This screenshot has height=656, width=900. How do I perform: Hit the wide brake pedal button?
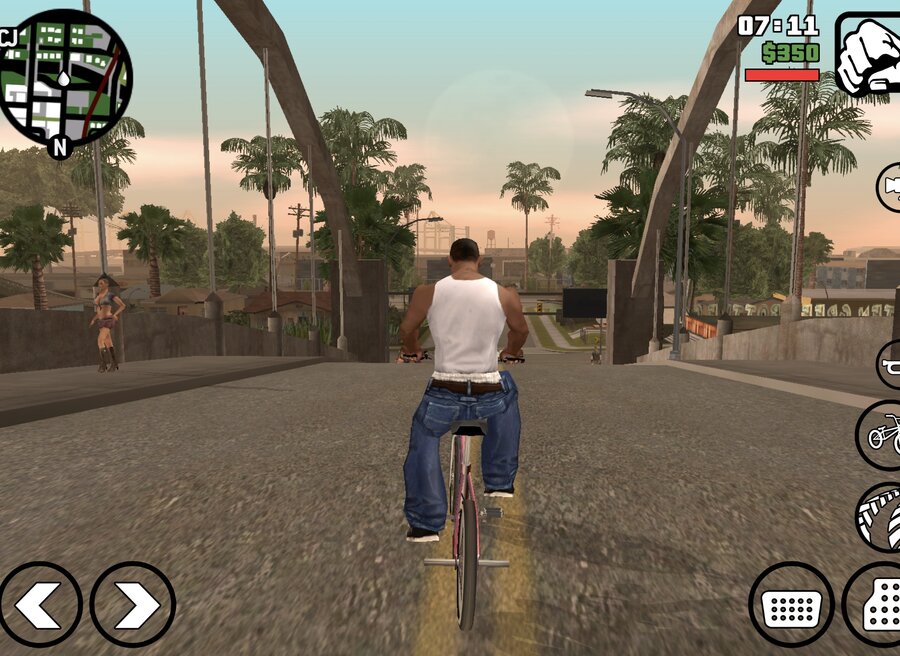pyautogui.click(x=791, y=604)
